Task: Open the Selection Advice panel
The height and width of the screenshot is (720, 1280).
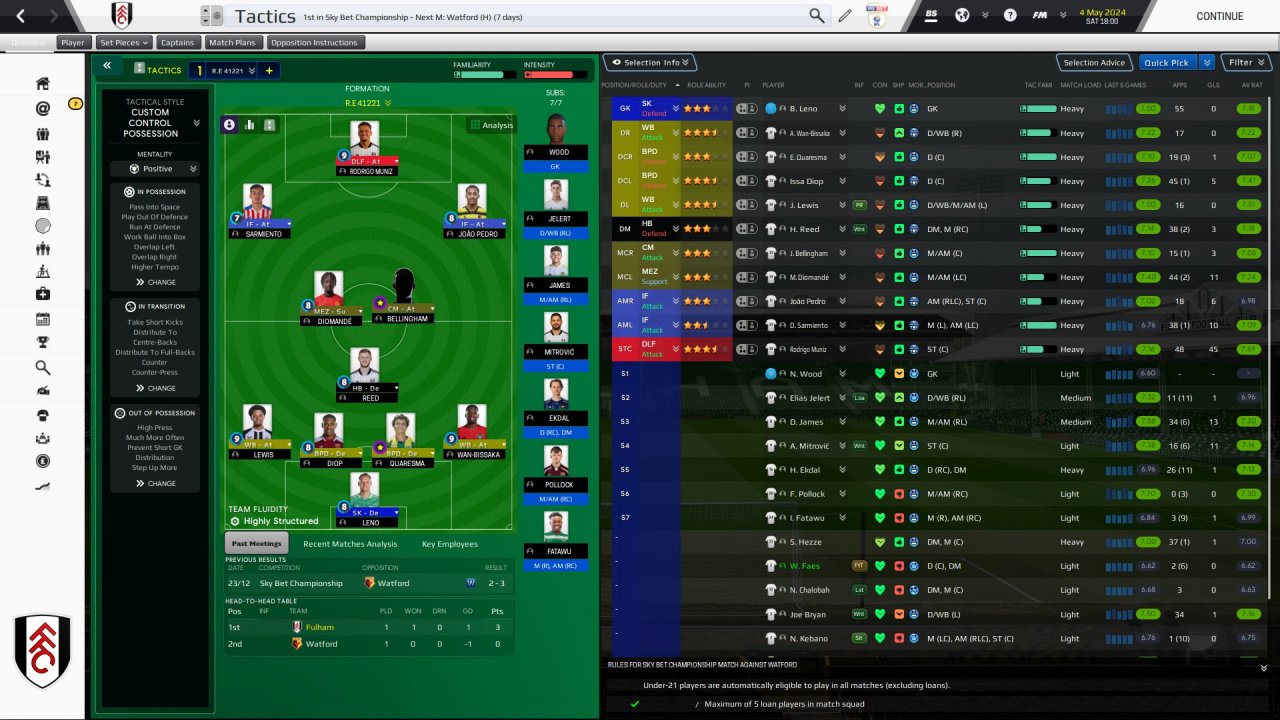Action: click(1094, 63)
